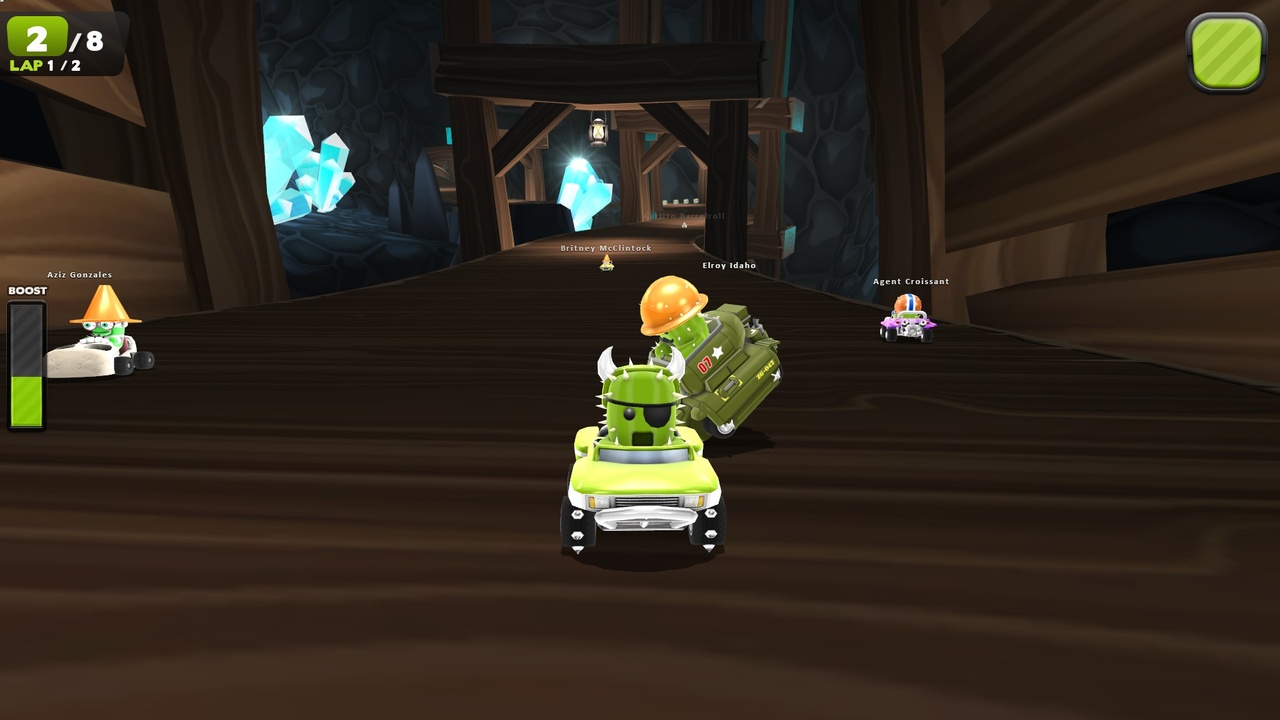Click the Britney McClintock name label

(x=603, y=248)
